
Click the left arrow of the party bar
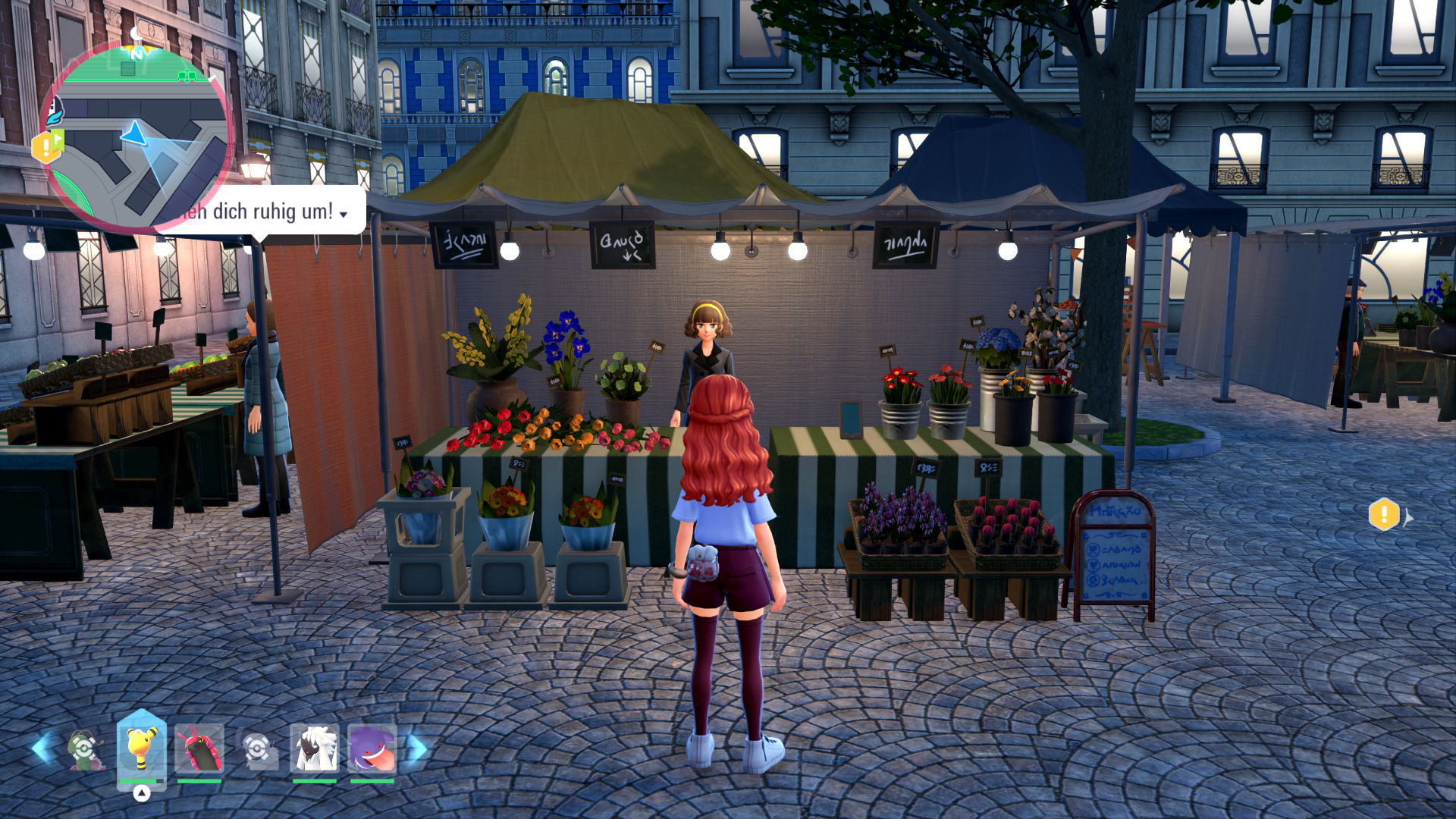[x=41, y=748]
